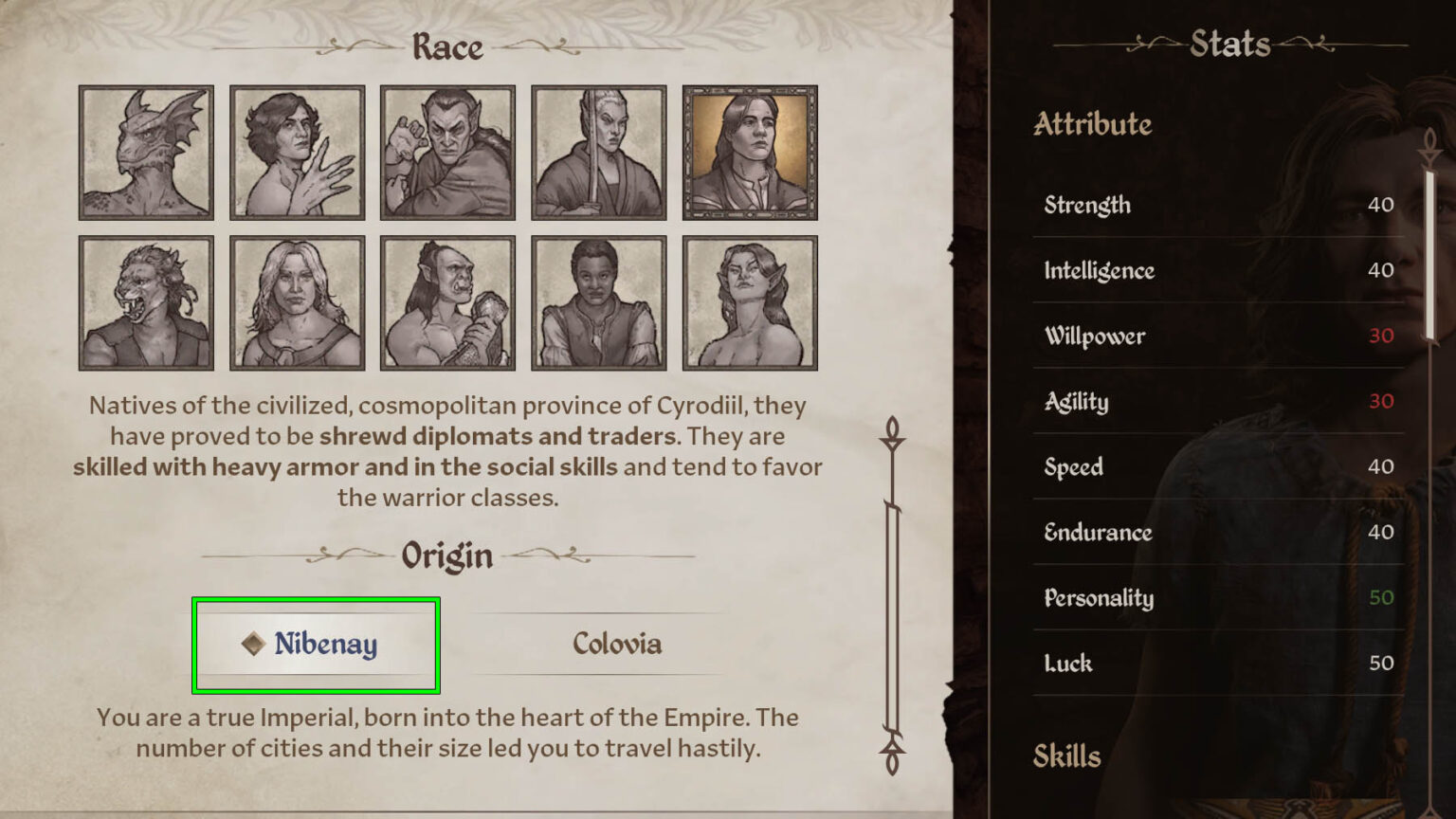Viewport: 1456px width, 819px height.
Task: Select the Argonian race portrait
Action: pos(145,153)
